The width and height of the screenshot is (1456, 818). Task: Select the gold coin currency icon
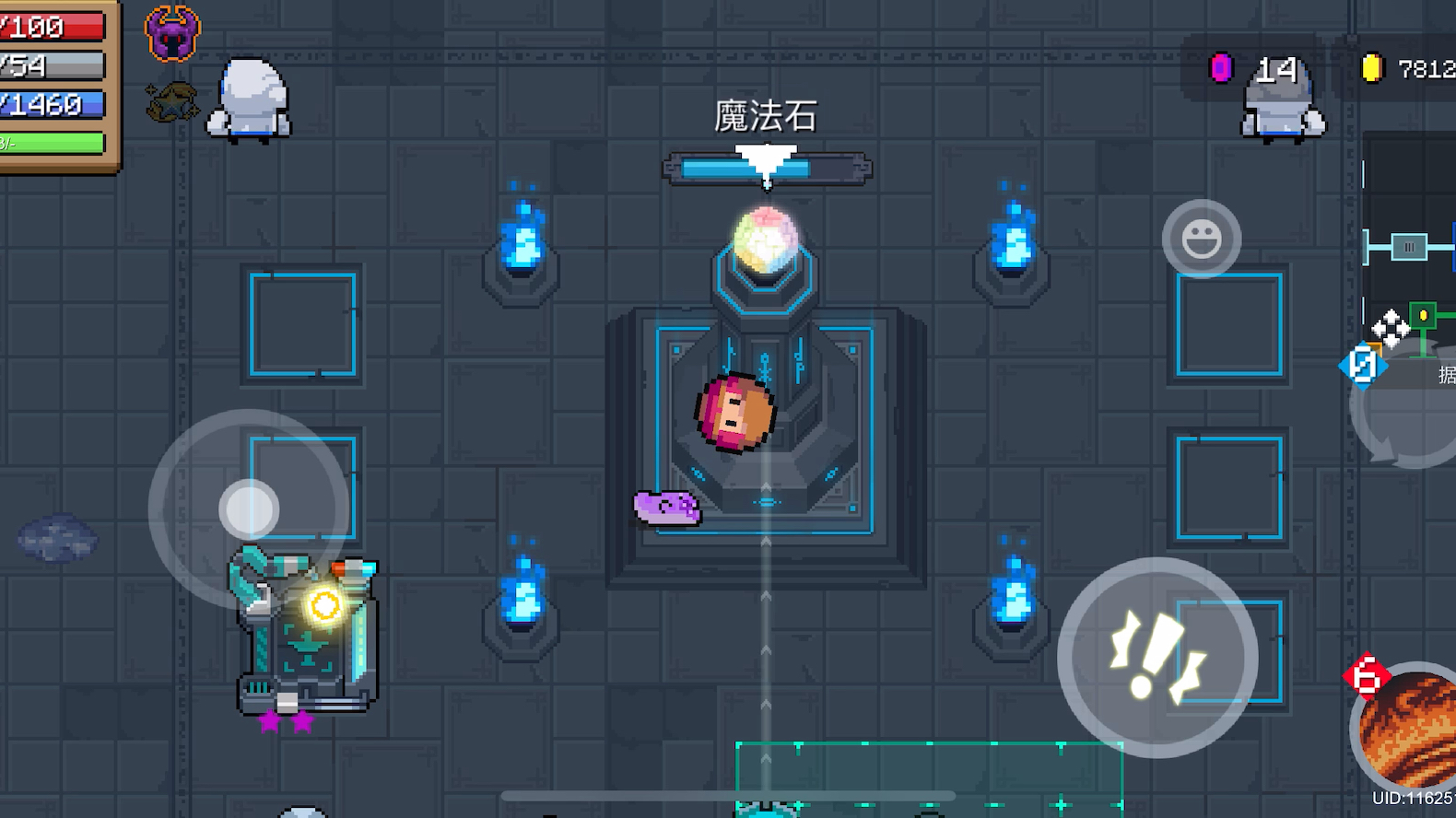(1374, 66)
